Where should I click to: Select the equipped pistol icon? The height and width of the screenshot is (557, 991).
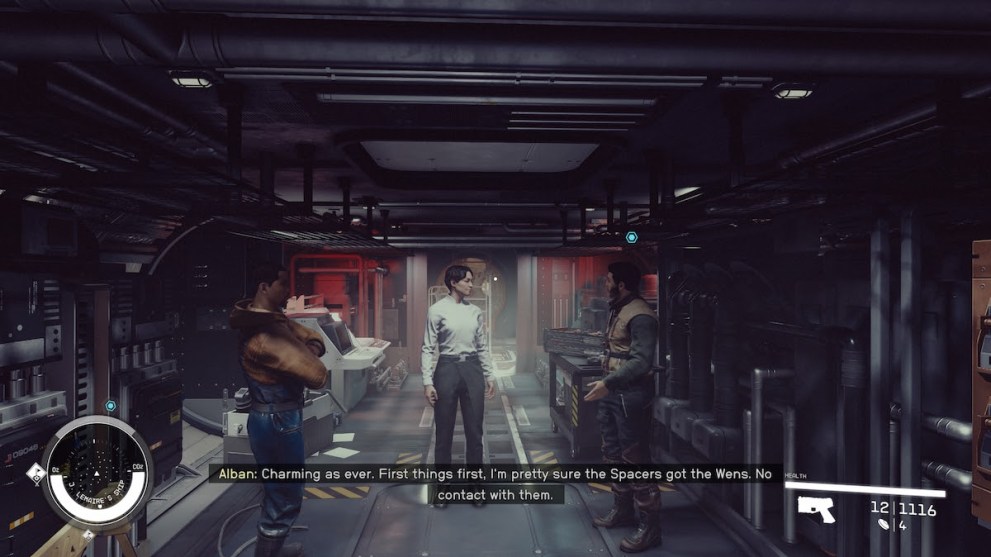pyautogui.click(x=816, y=509)
